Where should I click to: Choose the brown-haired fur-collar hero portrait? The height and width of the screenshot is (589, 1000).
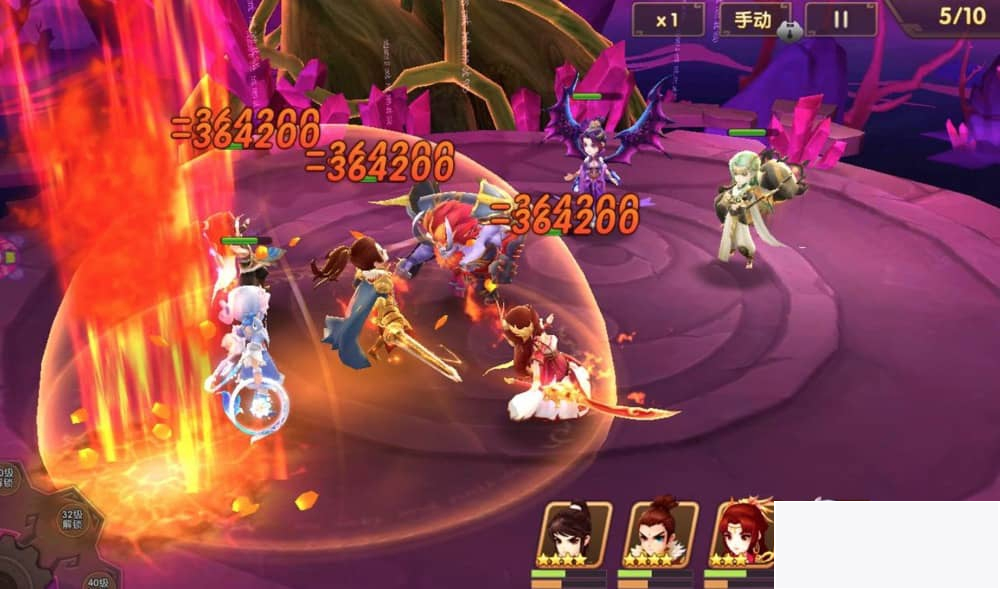(x=659, y=533)
